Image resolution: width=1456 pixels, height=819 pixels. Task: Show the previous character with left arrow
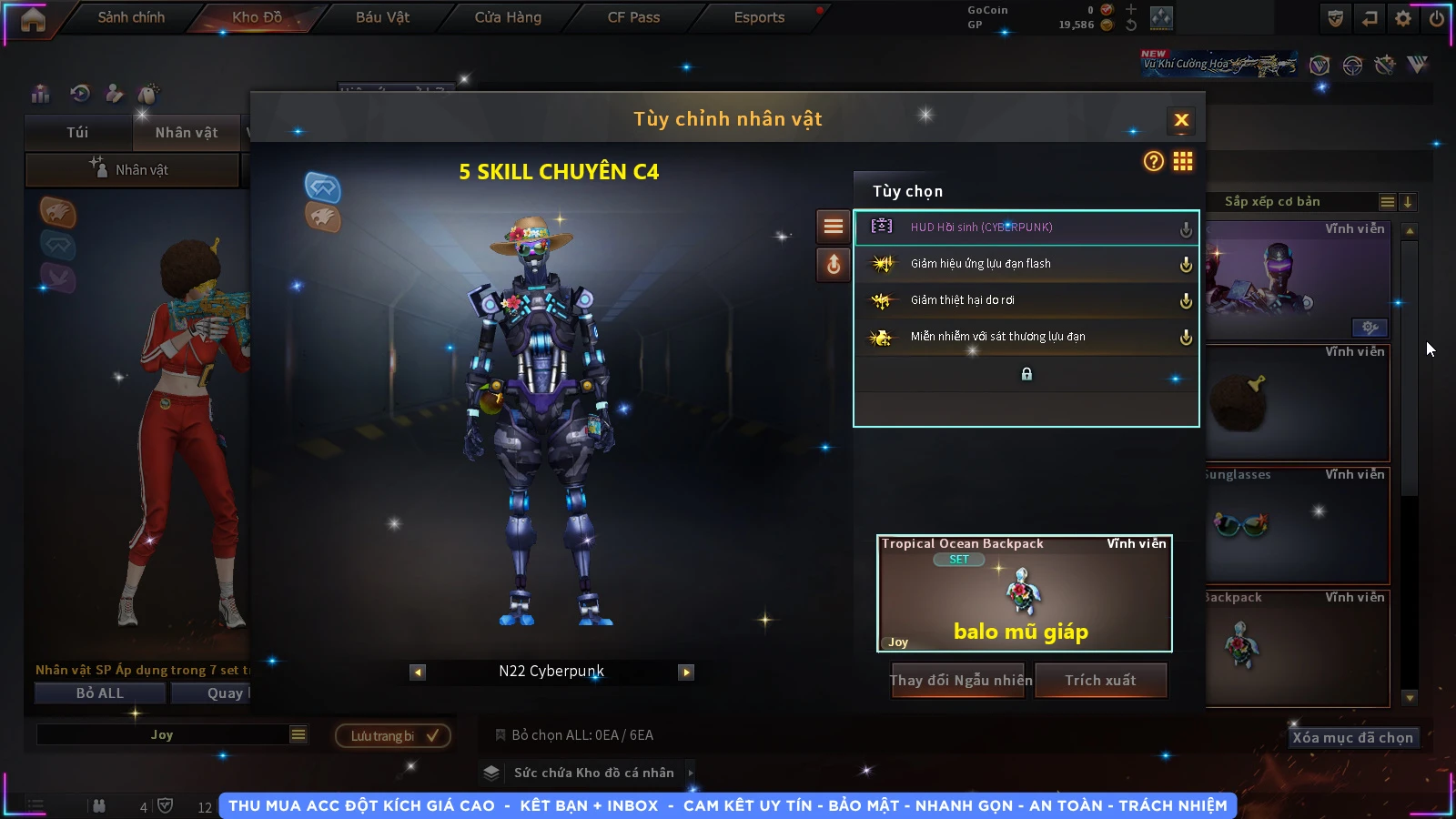tap(418, 672)
